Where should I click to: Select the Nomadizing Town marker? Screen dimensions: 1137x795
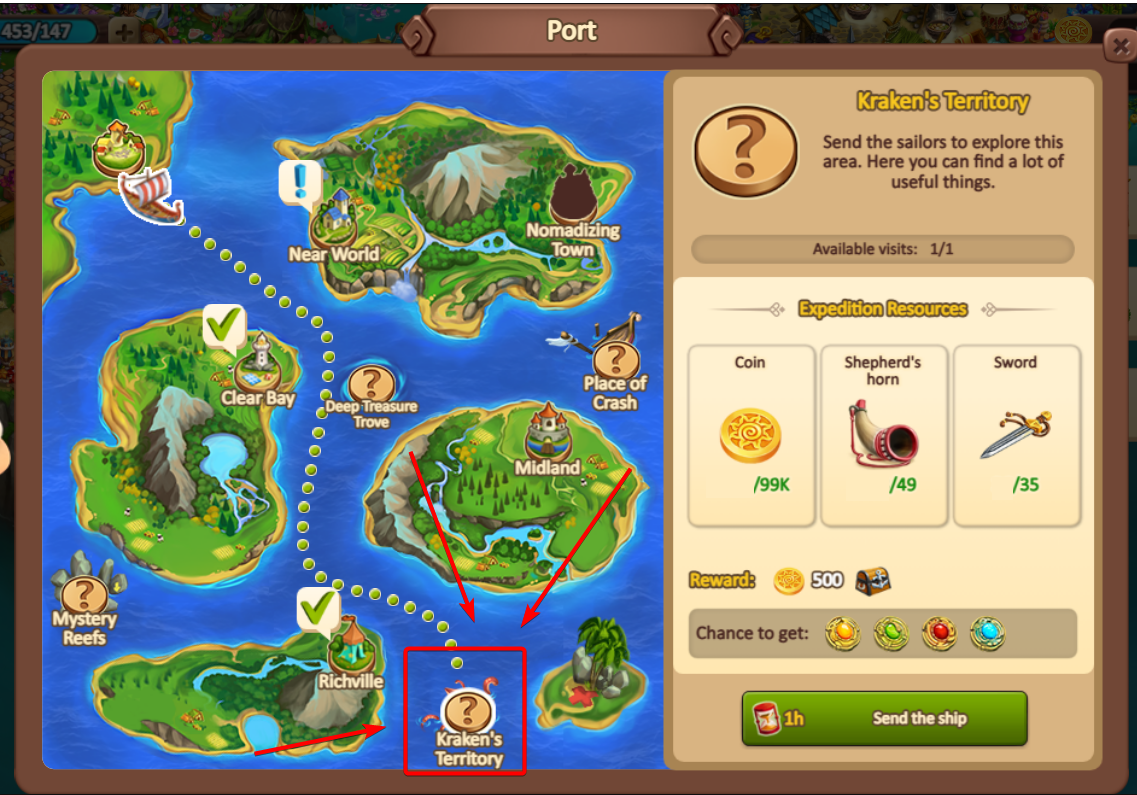click(x=572, y=193)
